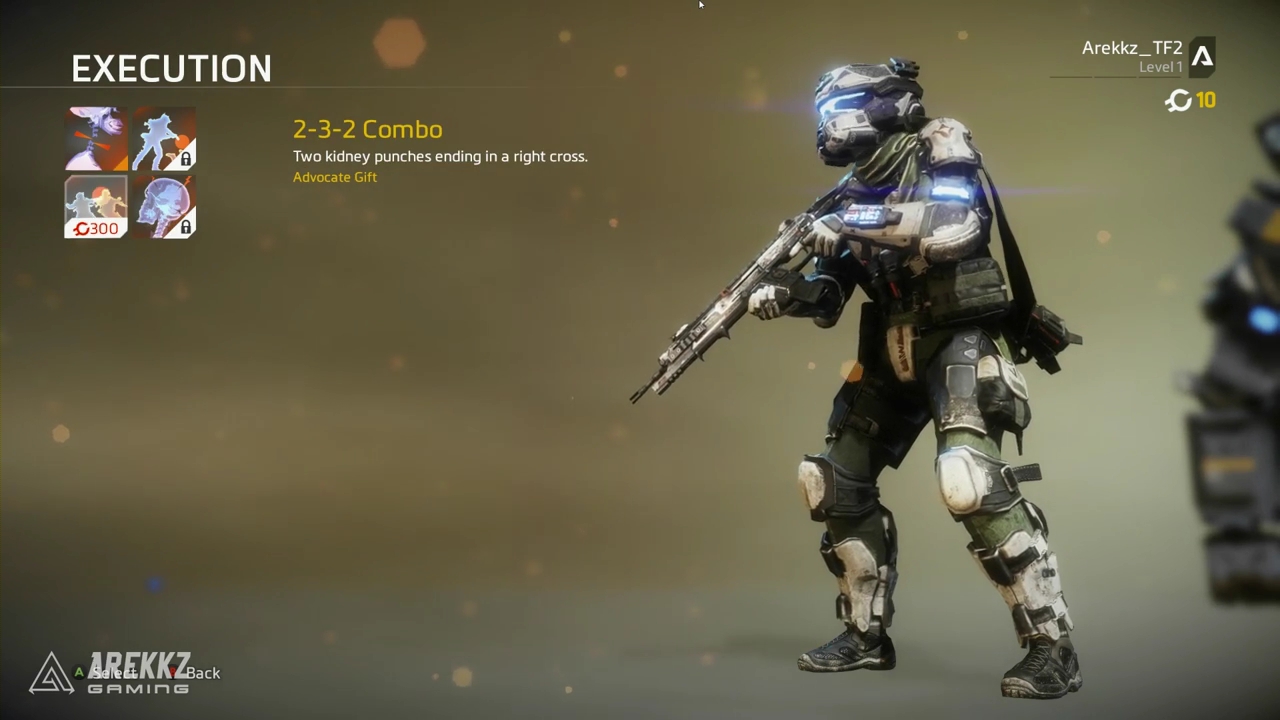
Task: Select the execution icon priced at 300 credits
Action: pyautogui.click(x=95, y=207)
